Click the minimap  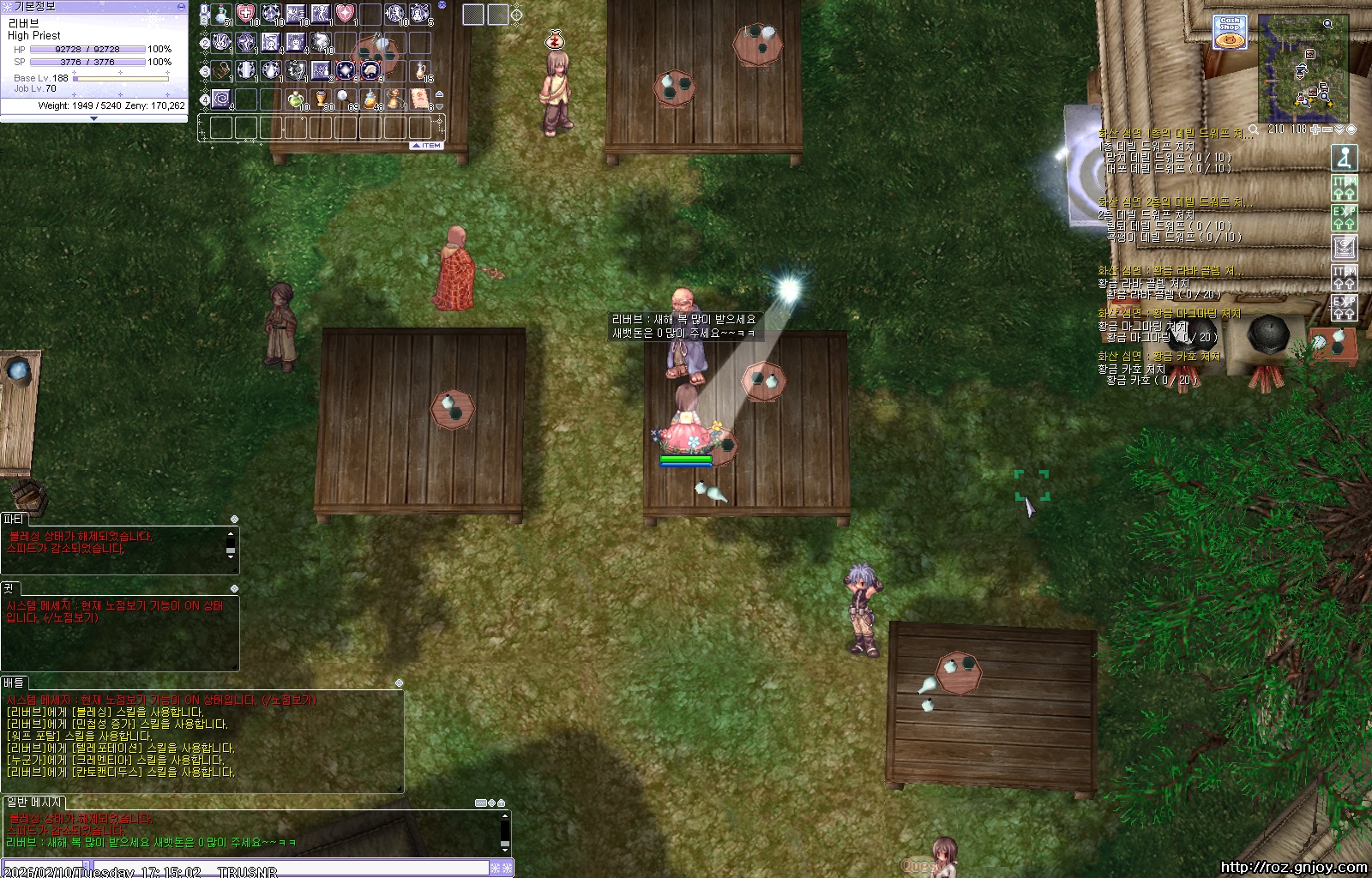1303,69
